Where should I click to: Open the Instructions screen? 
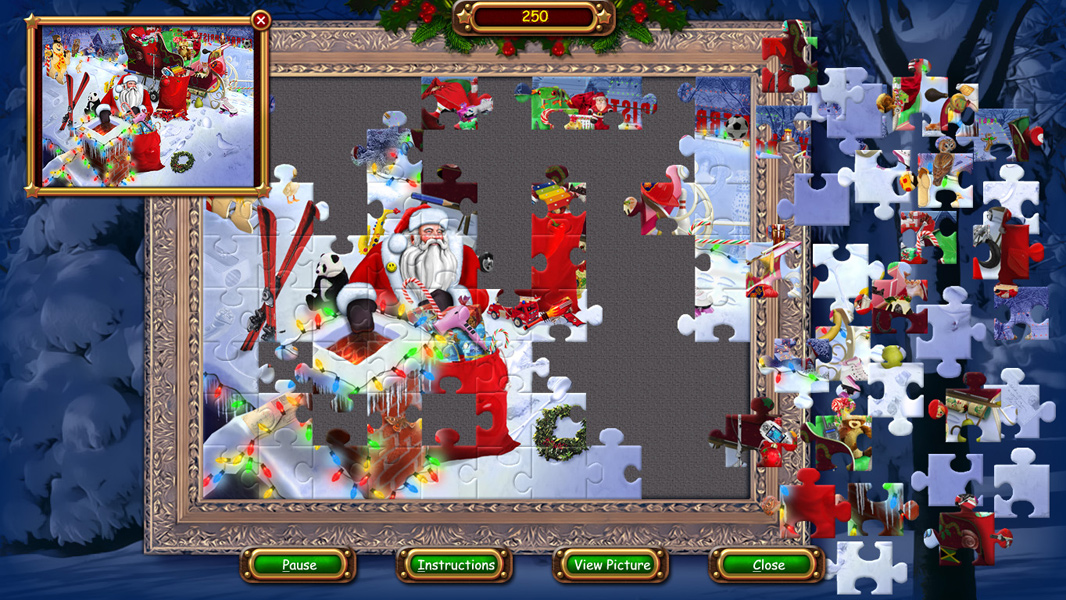[x=456, y=565]
